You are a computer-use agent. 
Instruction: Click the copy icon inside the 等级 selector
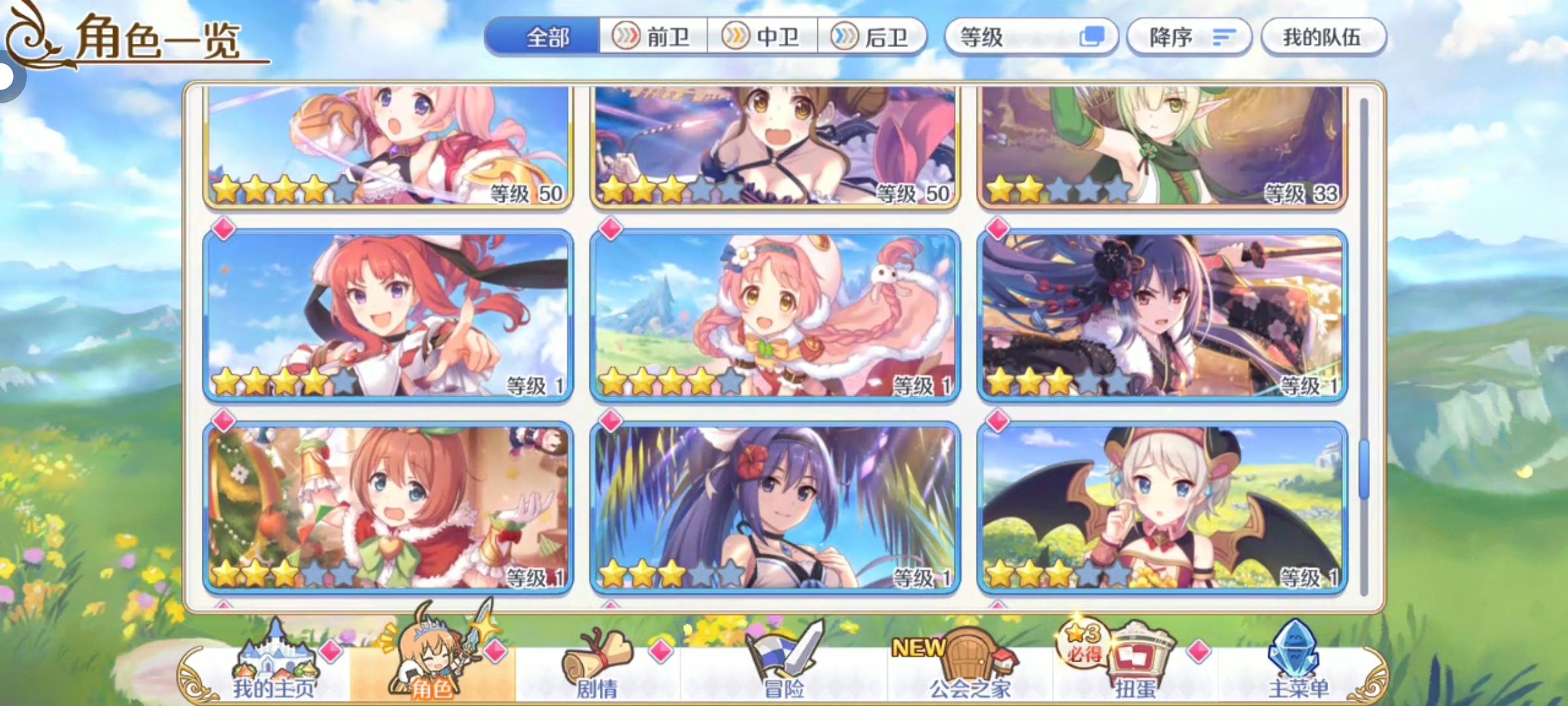click(1094, 37)
